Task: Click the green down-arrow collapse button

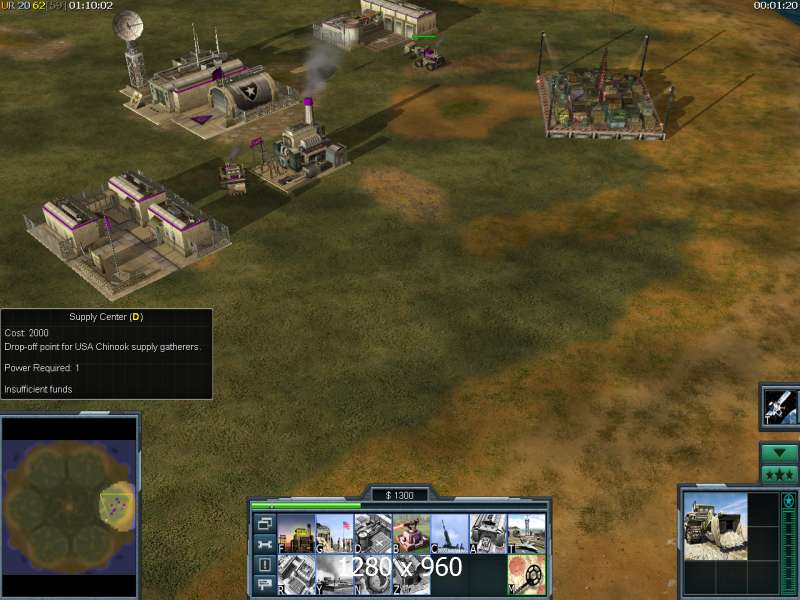Action: (779, 453)
